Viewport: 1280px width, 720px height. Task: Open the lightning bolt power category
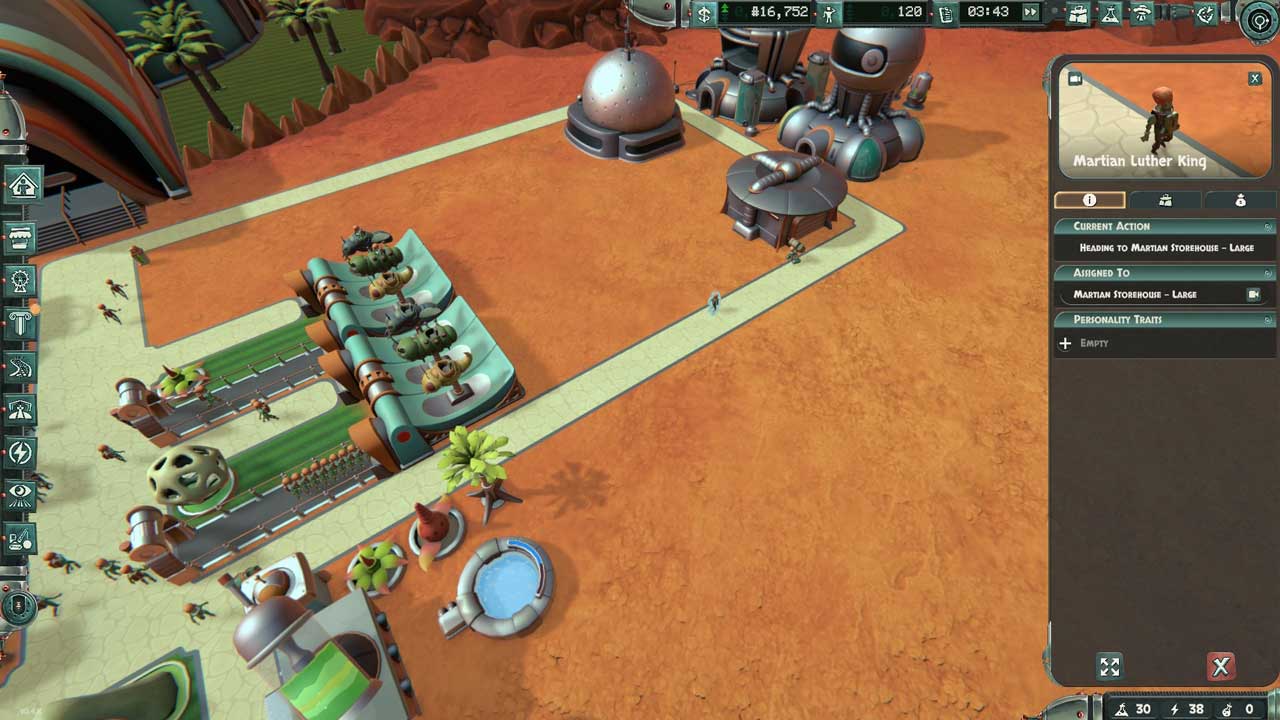coord(21,453)
